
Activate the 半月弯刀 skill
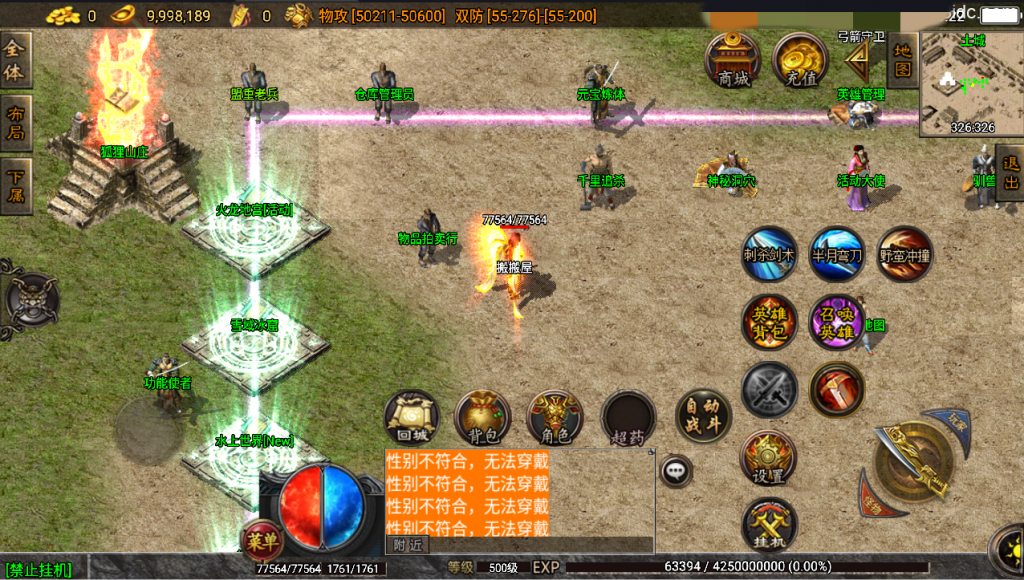pyautogui.click(x=837, y=254)
